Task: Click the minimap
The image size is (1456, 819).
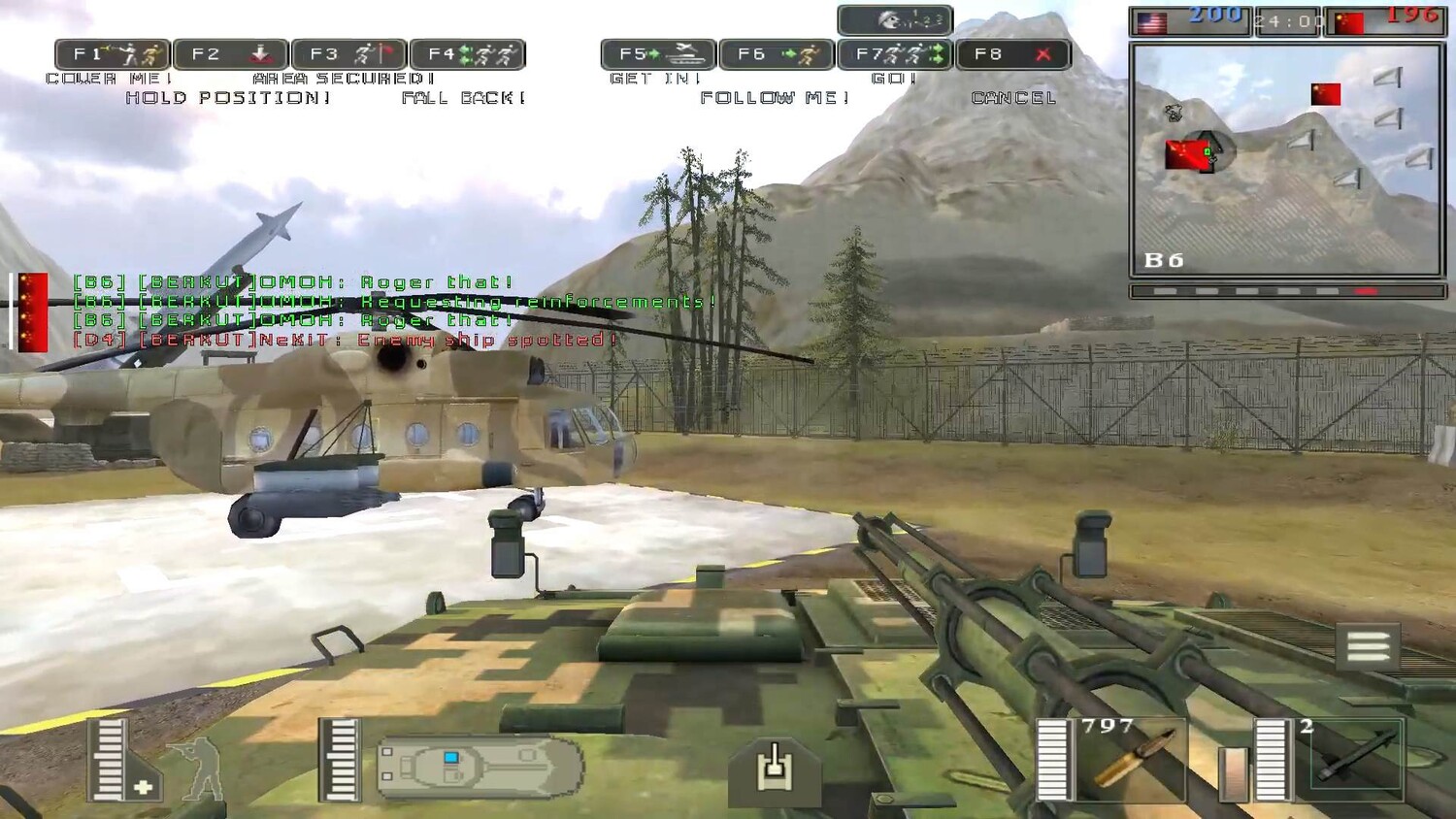Action: click(x=1287, y=160)
